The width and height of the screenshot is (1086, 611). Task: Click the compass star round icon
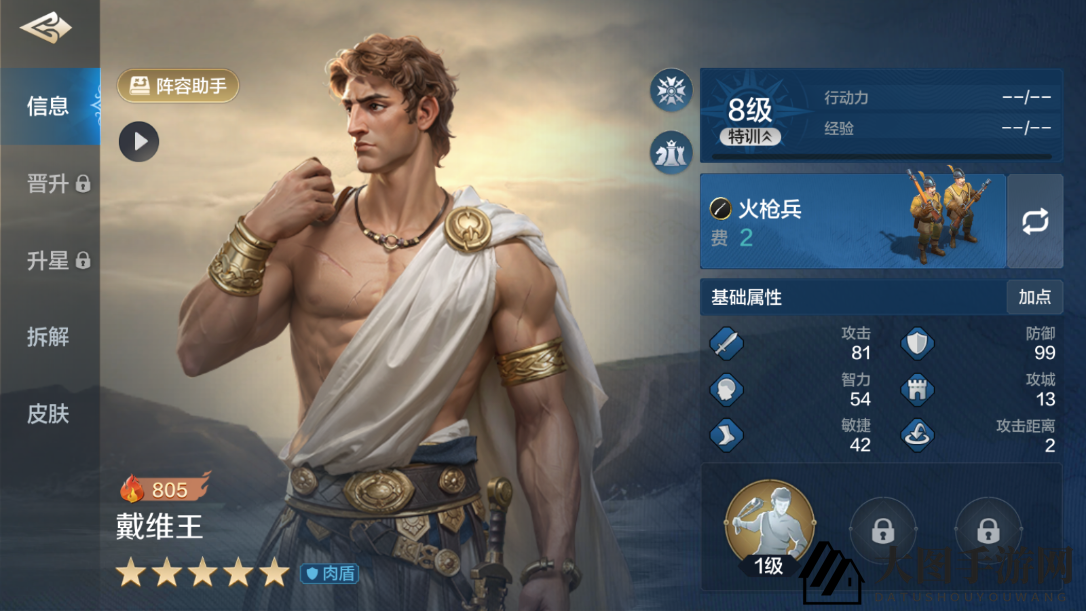(671, 90)
